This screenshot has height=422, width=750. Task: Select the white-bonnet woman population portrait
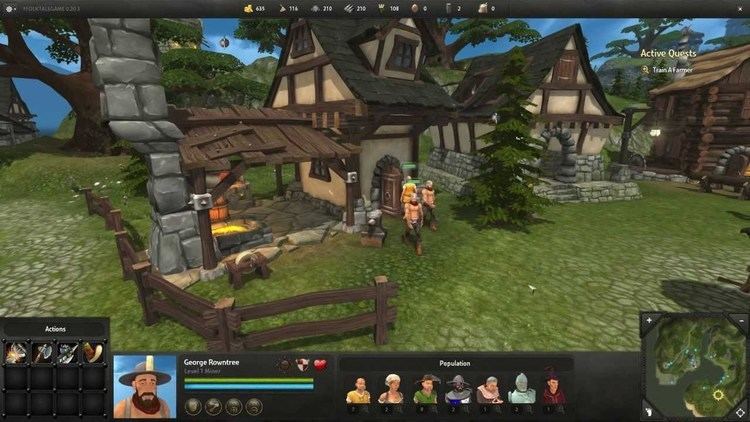[391, 388]
